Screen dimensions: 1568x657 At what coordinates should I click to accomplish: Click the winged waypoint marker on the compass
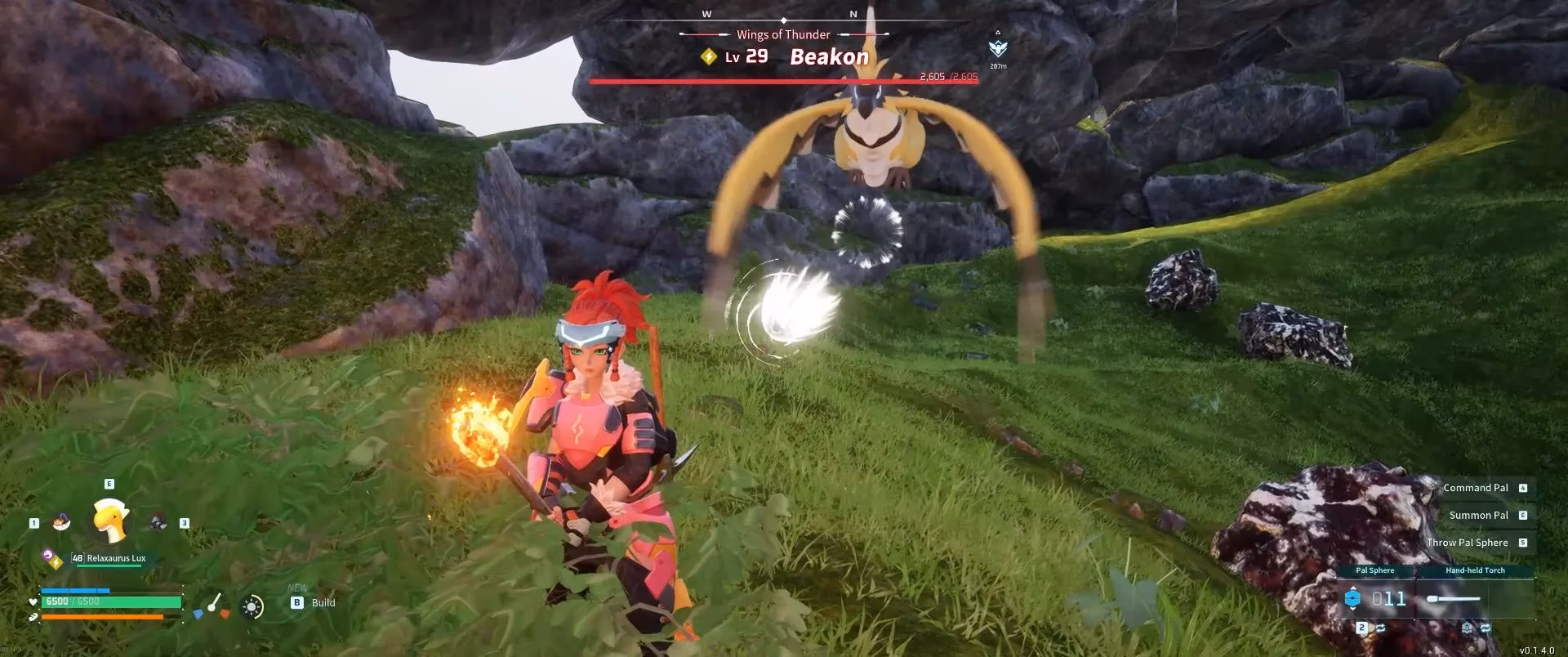pos(997,48)
